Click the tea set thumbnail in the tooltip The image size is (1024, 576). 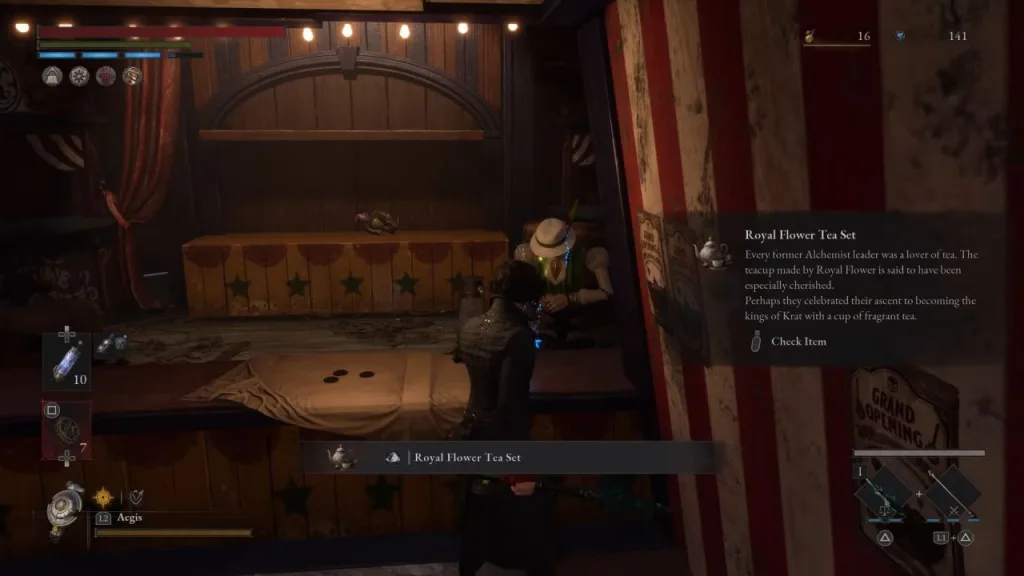(712, 251)
